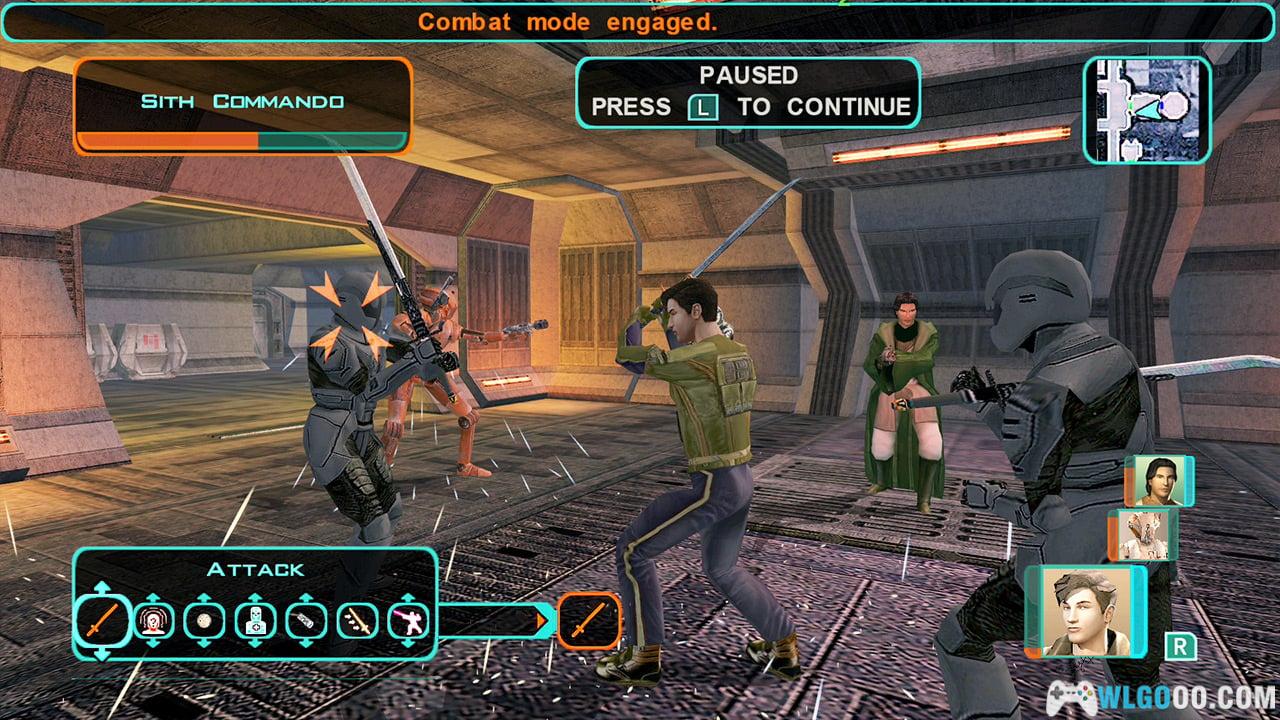Viewport: 1280px width, 720px height.
Task: Switch to the droid companion portrait
Action: tap(1144, 534)
